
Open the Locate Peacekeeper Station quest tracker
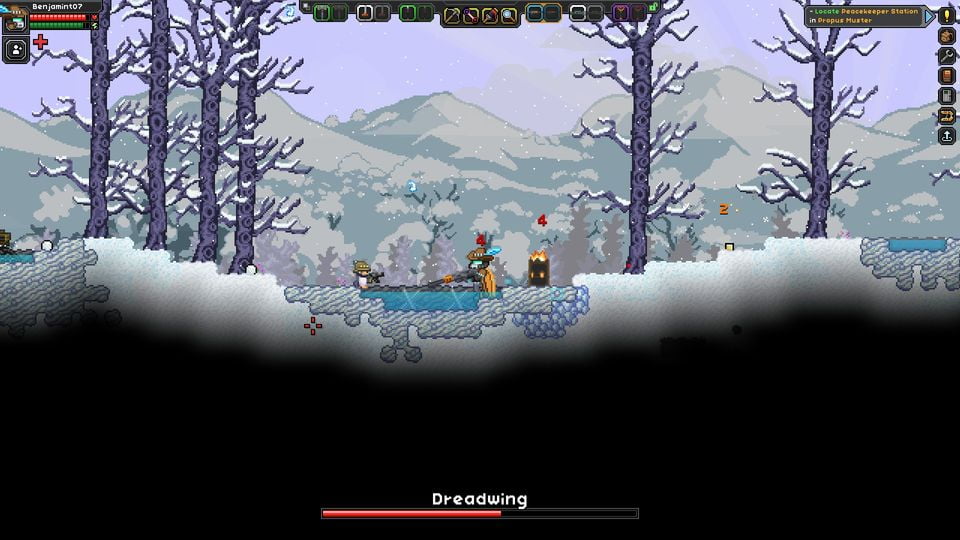pos(863,16)
